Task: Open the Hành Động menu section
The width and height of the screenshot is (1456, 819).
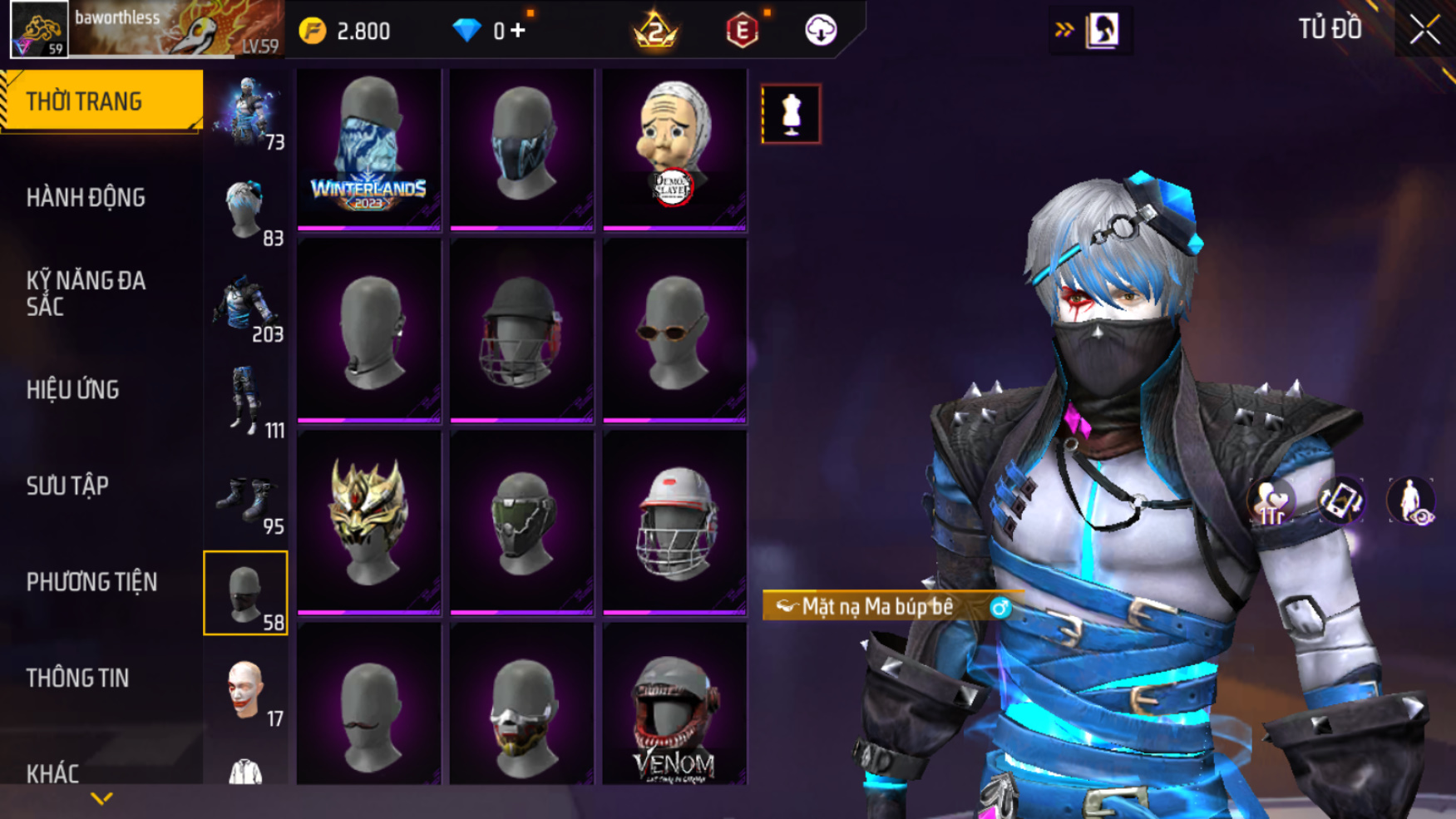Action: pos(86,198)
